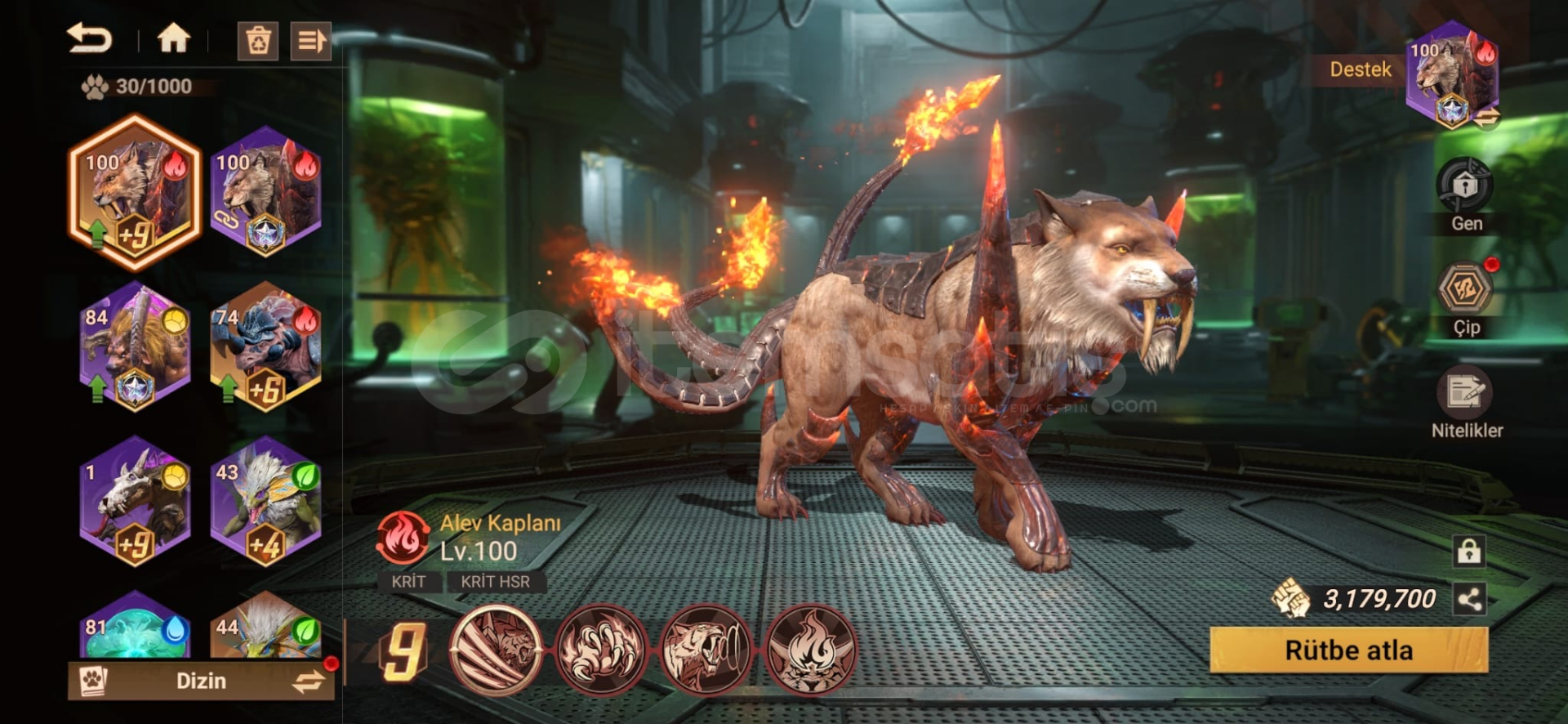Select the level 74 fire beast portrait
Screen dimensions: 1568x724
tap(265, 346)
